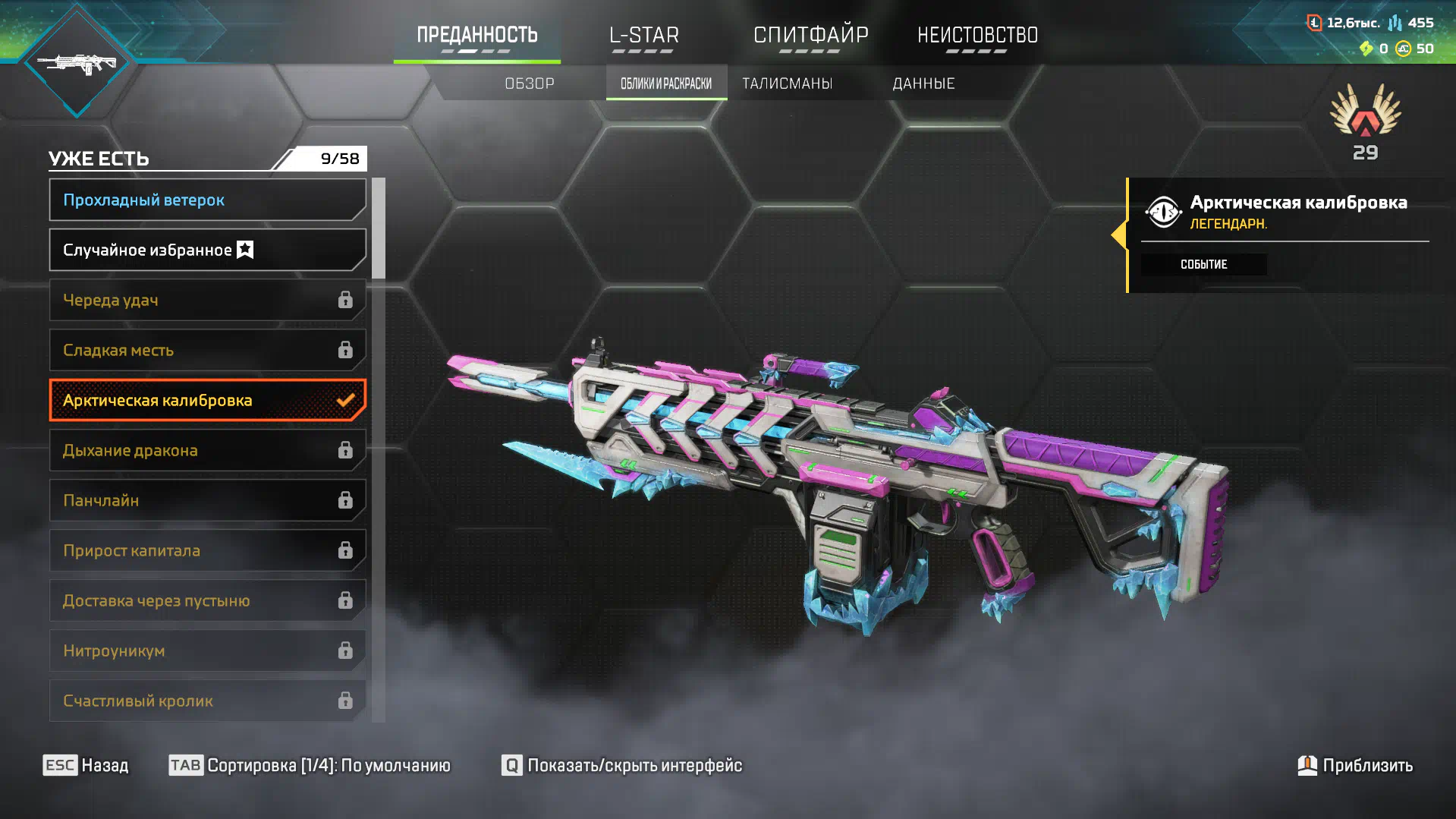Image resolution: width=1456 pixels, height=819 pixels.
Task: Choose the Дыхание дракона skin
Action: tap(207, 451)
